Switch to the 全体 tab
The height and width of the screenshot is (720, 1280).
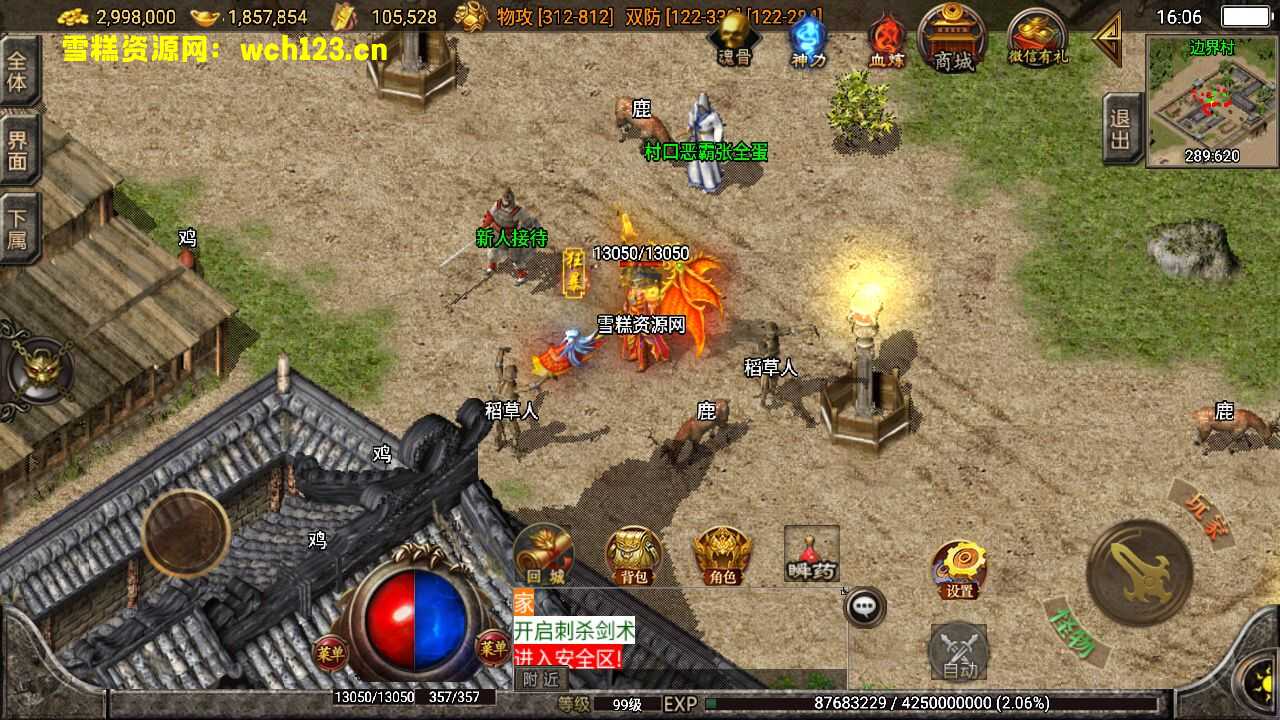tap(18, 70)
